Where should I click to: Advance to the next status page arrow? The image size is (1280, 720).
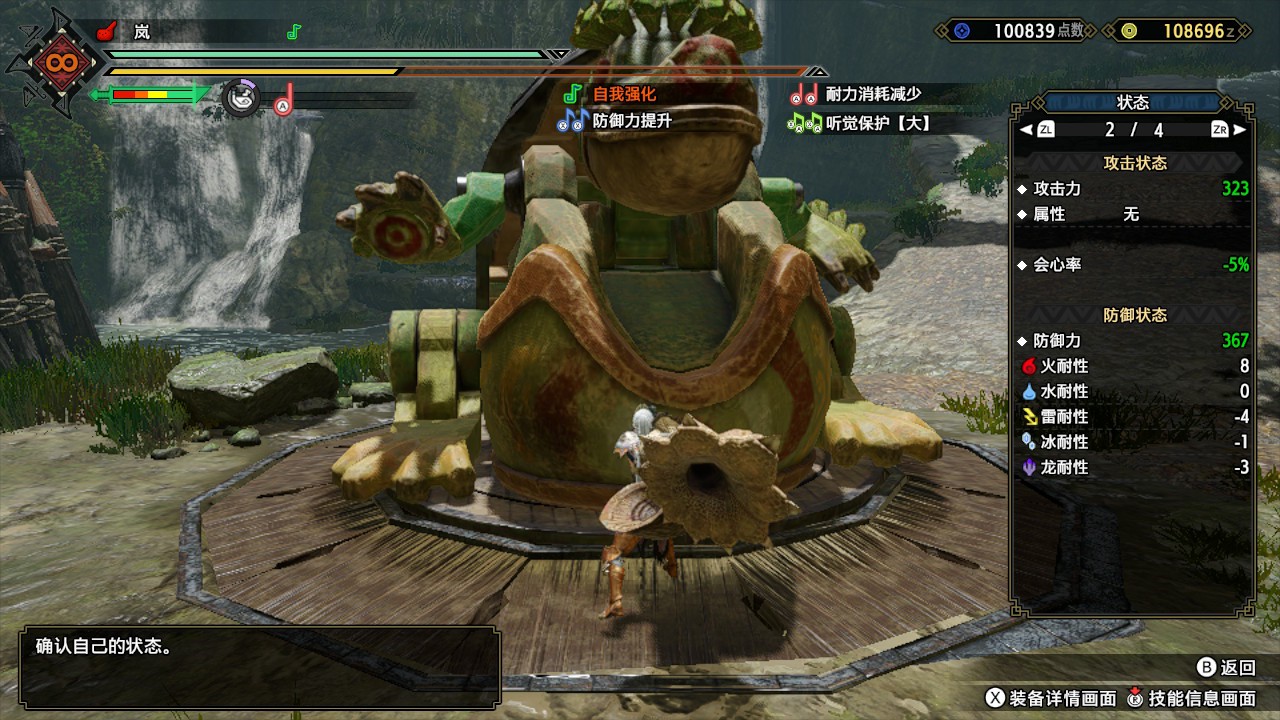coord(1240,130)
